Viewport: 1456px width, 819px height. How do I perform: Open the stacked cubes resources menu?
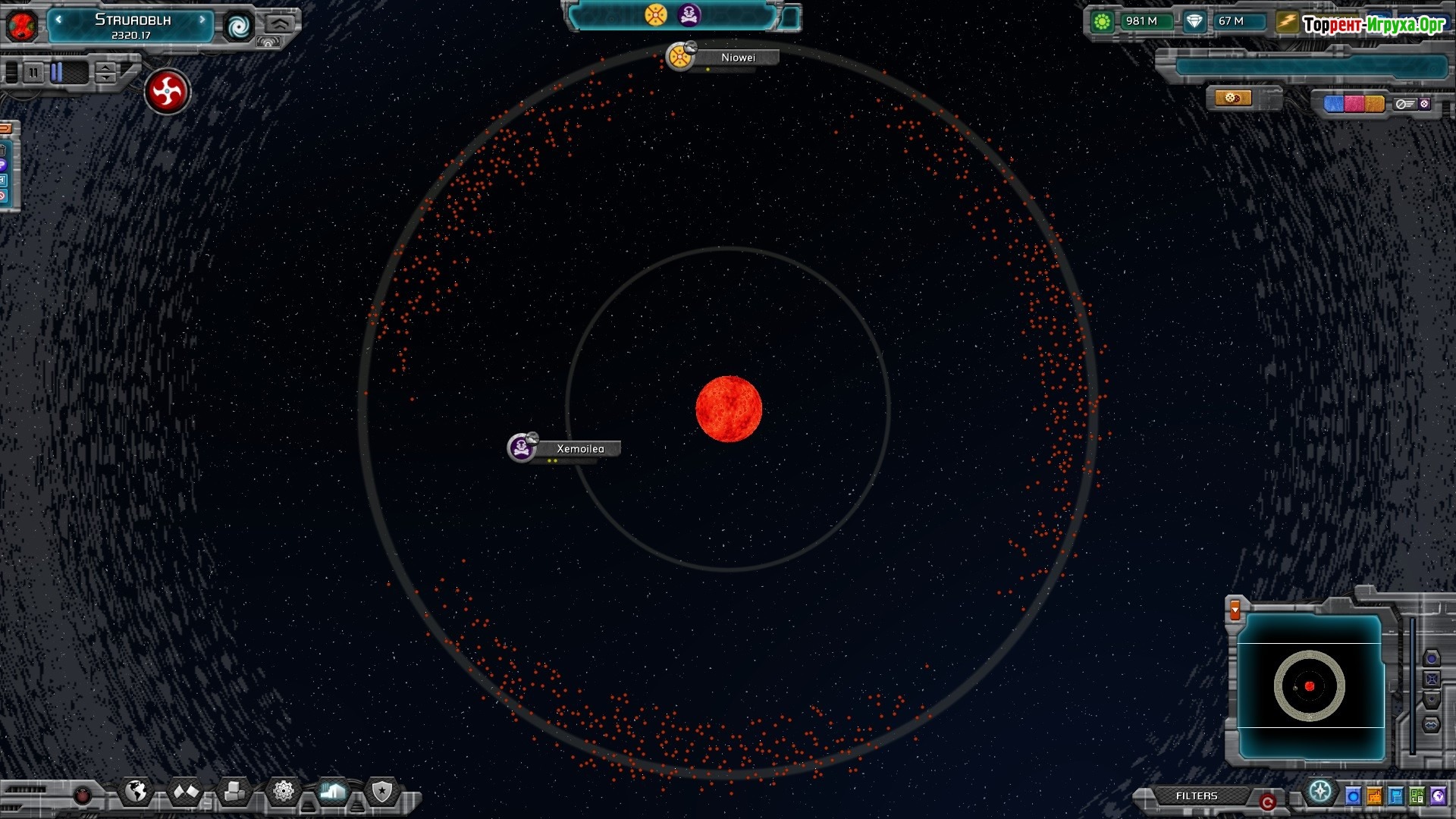(x=234, y=792)
